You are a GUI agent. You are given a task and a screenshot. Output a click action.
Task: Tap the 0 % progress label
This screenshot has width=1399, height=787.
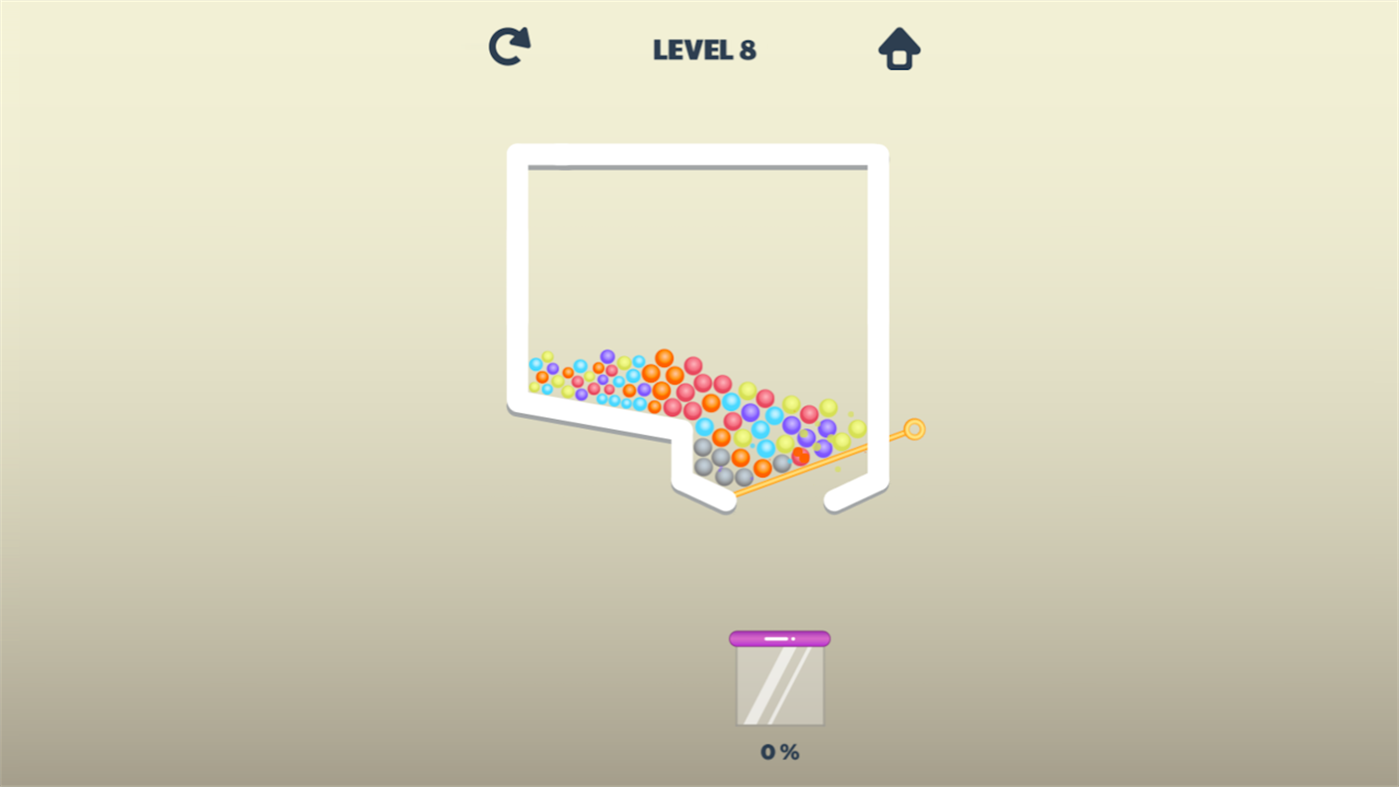[778, 751]
